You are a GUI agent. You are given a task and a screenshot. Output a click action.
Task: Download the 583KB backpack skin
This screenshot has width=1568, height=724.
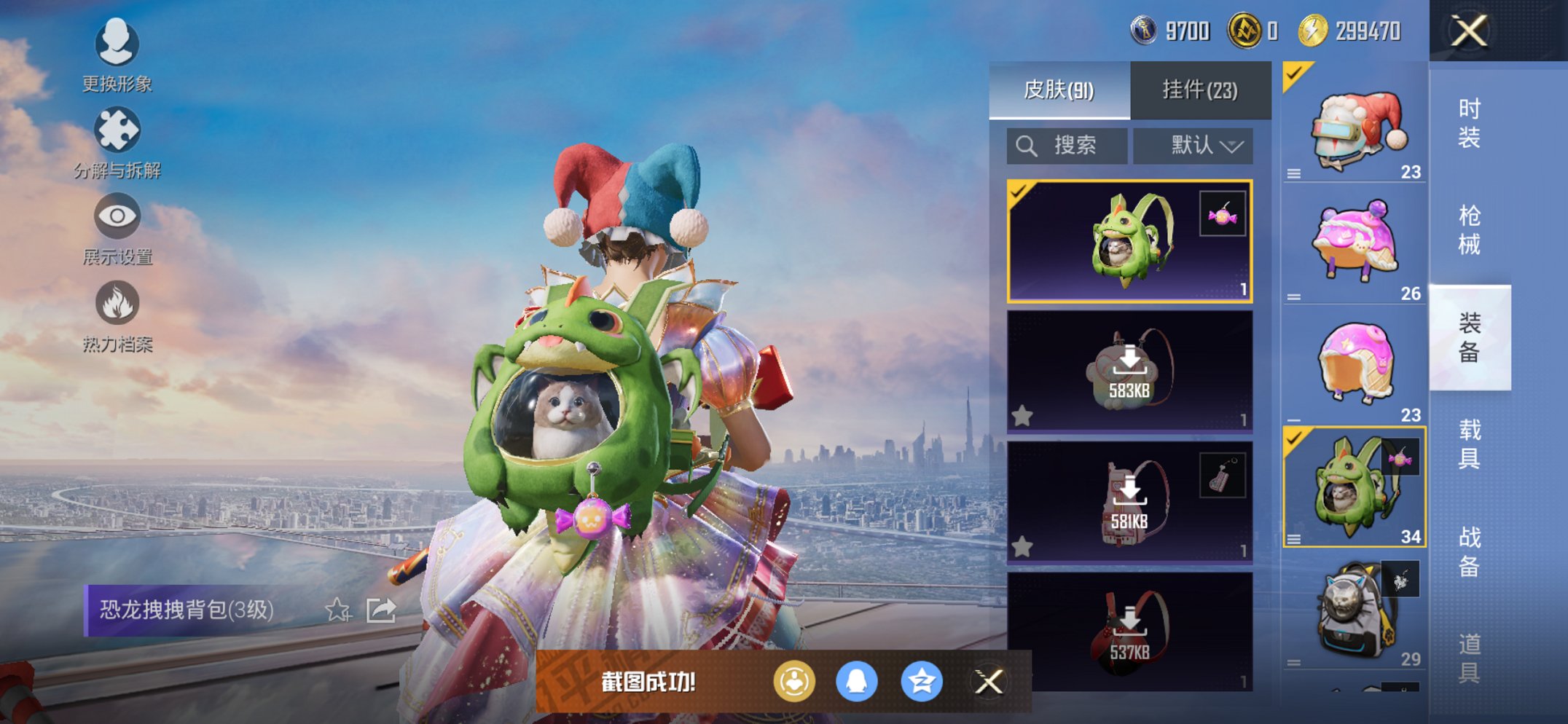[x=1129, y=371]
